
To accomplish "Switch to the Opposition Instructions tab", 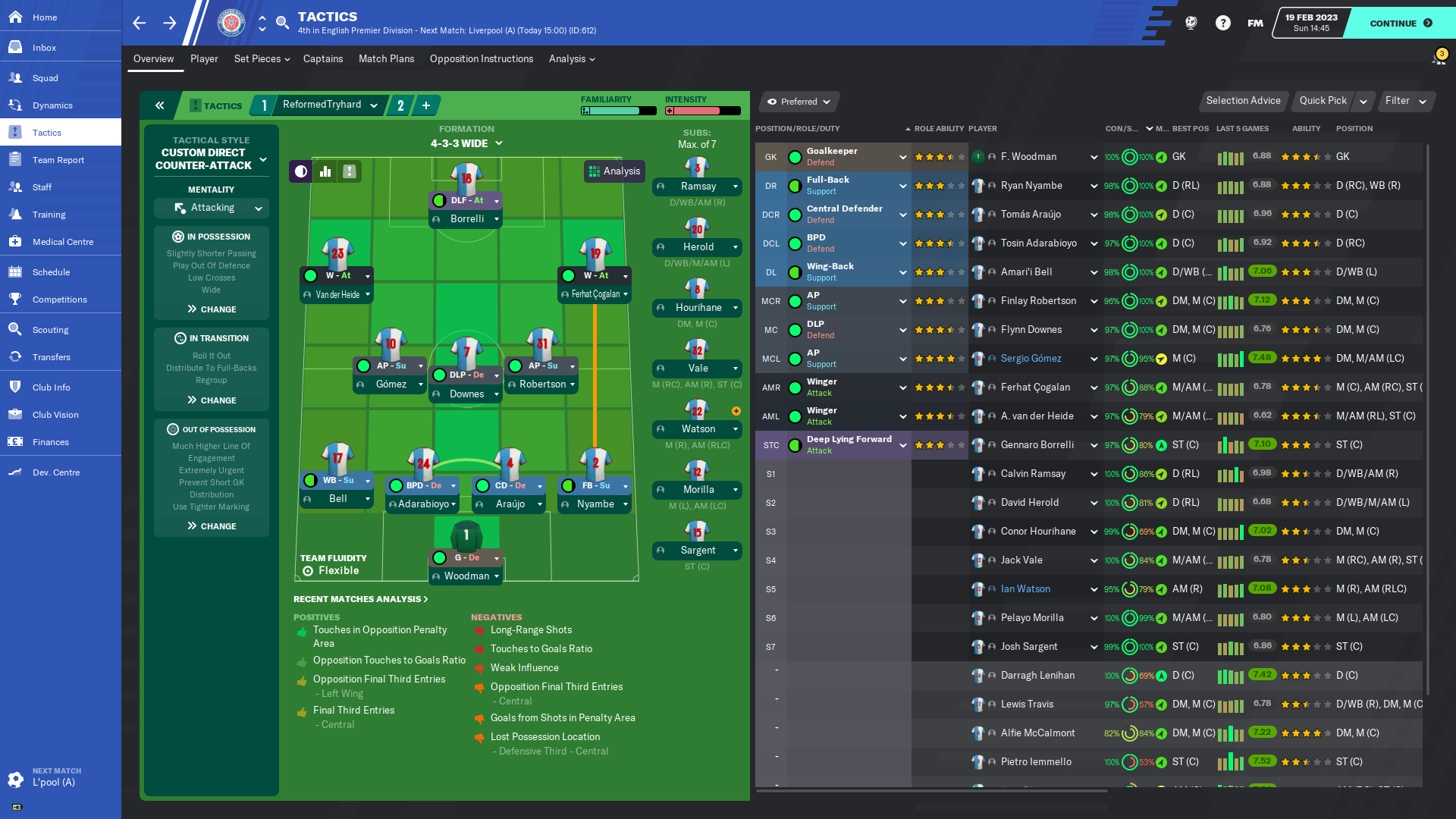I will (481, 59).
